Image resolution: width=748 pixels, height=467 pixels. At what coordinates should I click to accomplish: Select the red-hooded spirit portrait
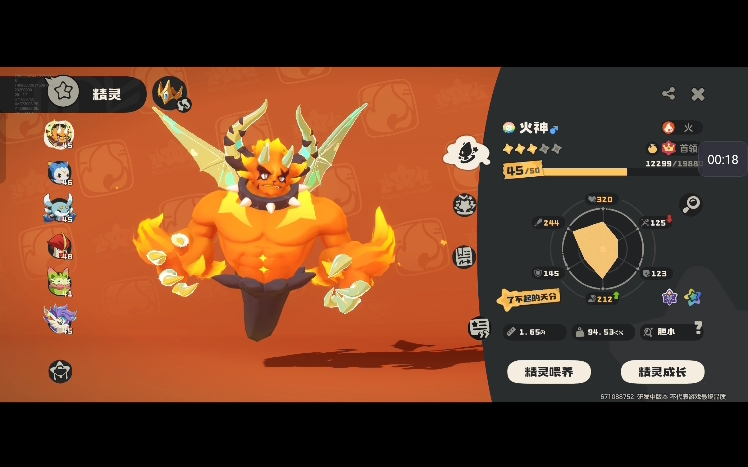59,246
